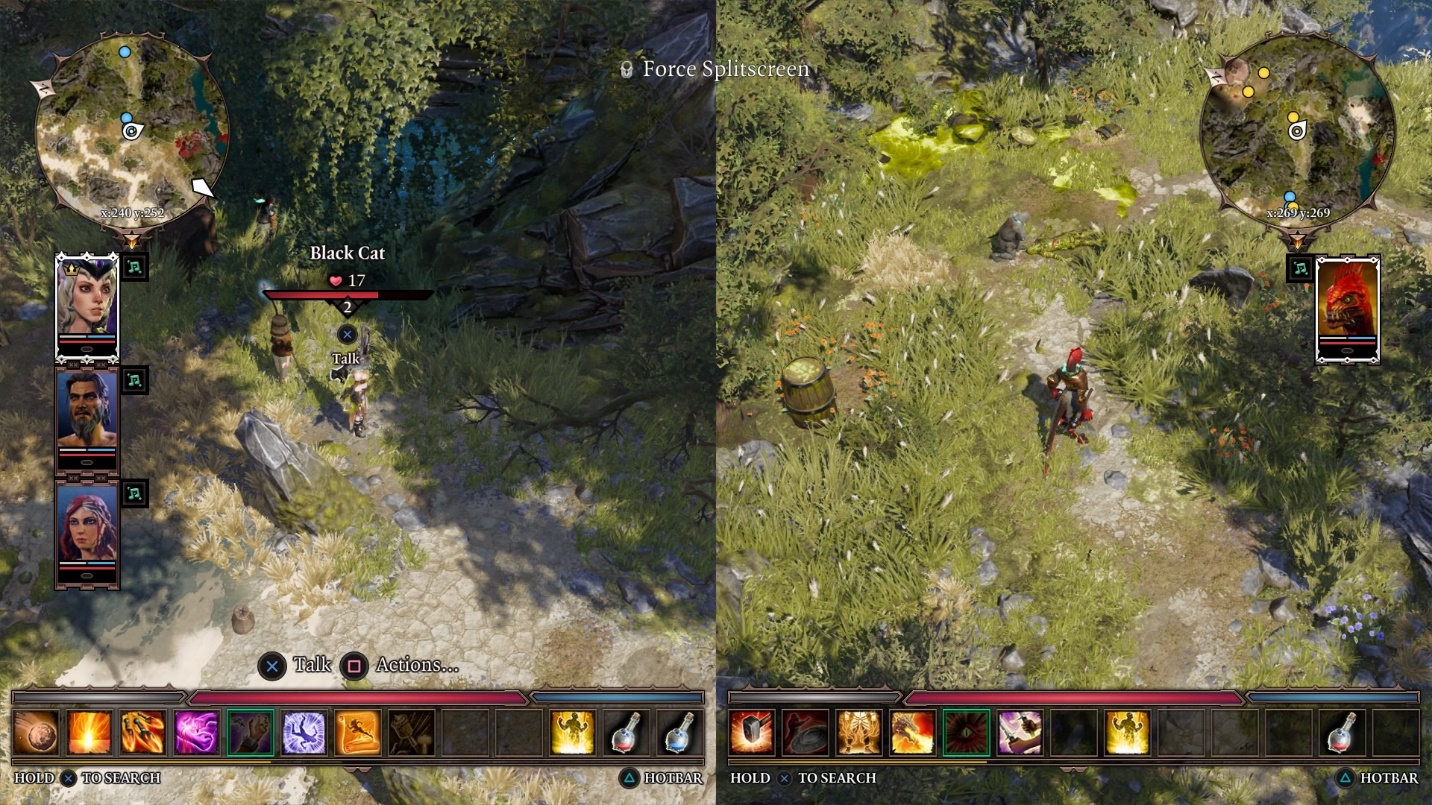Select the green-highlighted grasping hand skill

pos(250,732)
